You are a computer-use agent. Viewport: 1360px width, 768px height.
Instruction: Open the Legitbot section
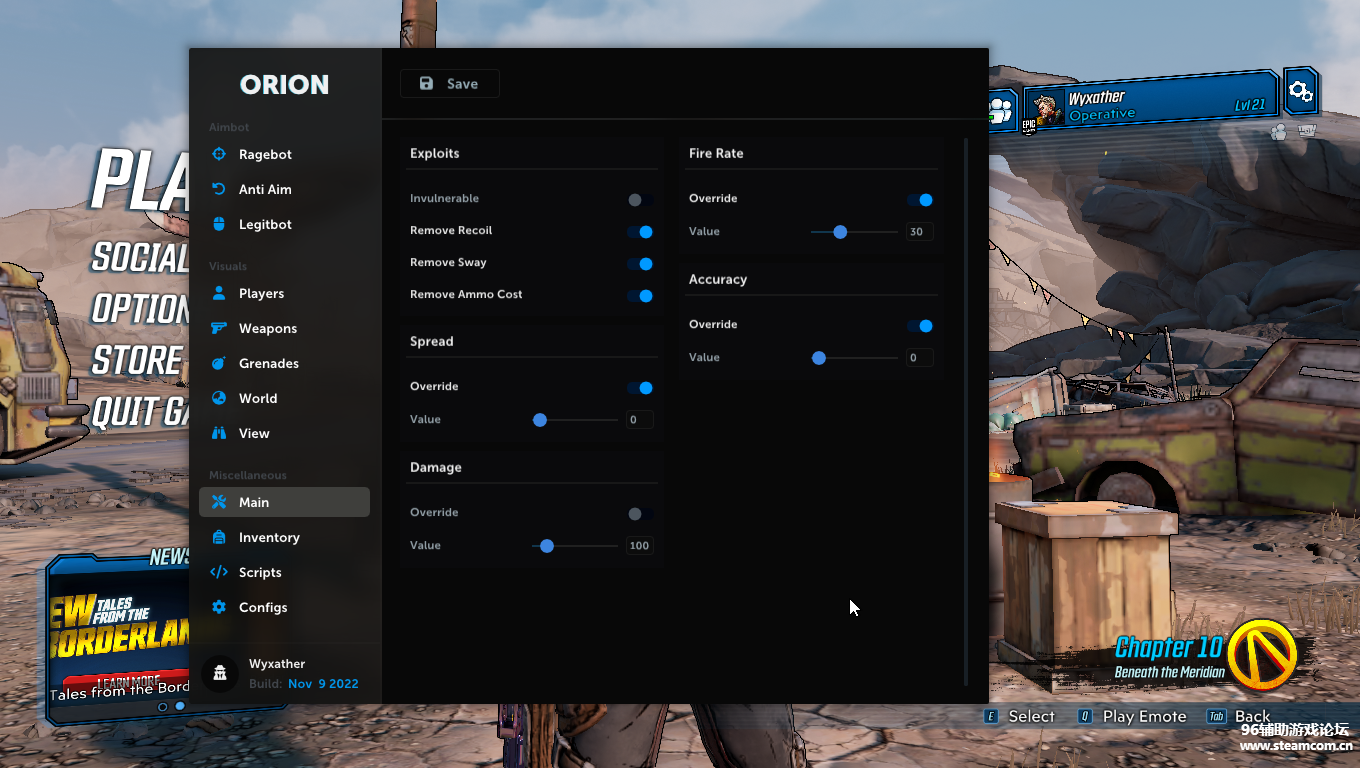click(x=265, y=225)
